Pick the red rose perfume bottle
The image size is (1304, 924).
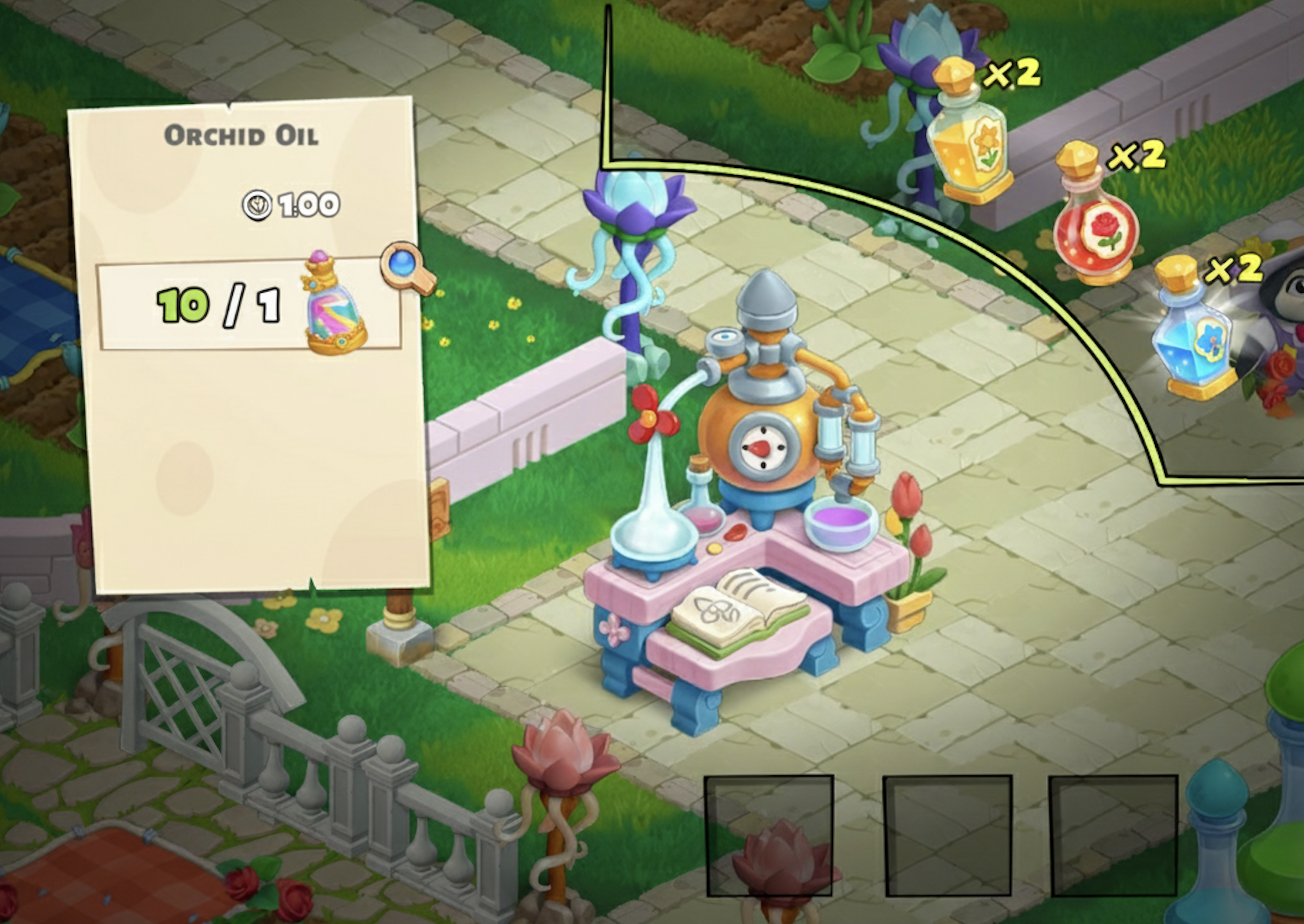1093,219
